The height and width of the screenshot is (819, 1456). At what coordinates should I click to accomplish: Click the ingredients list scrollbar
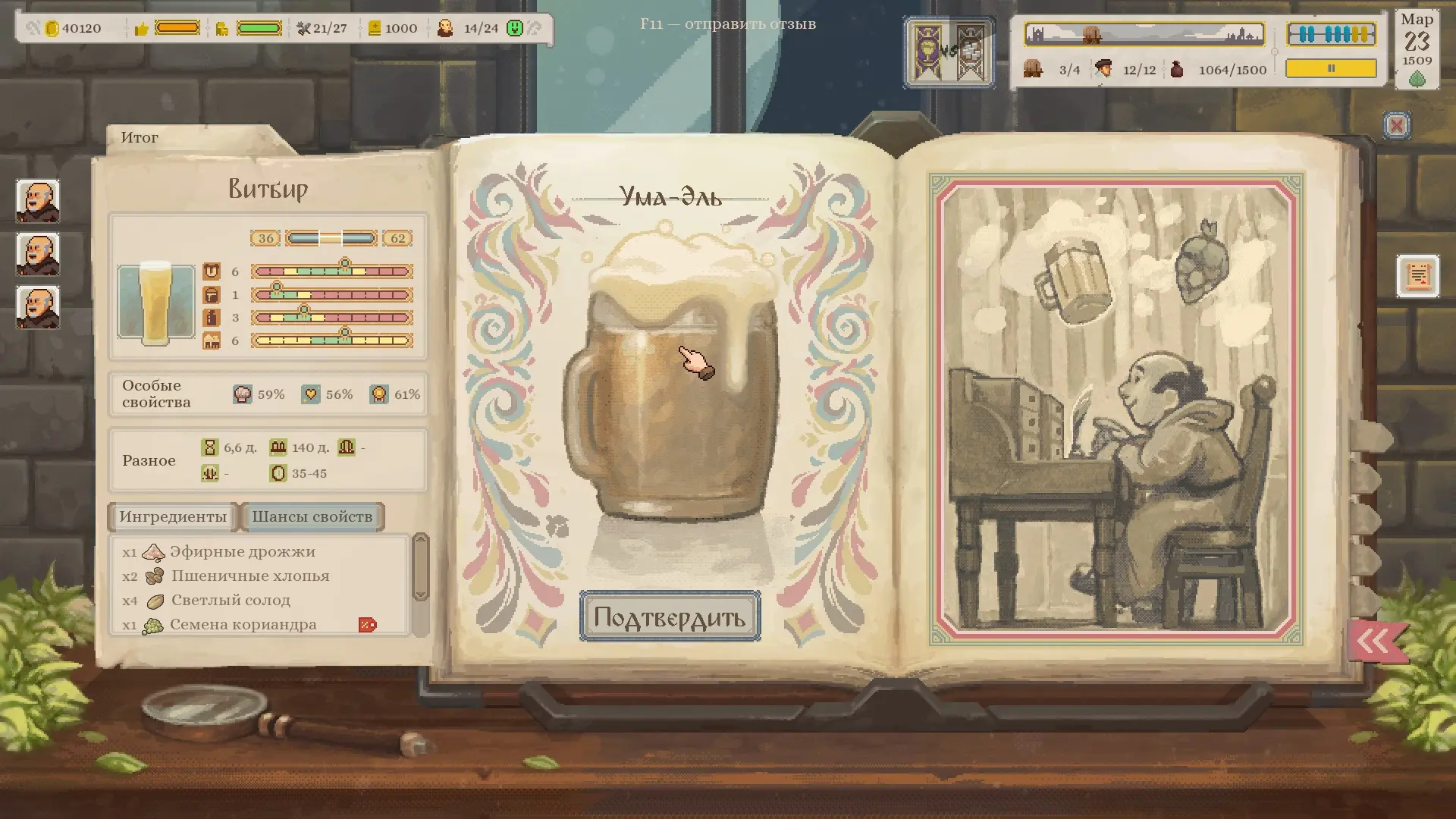point(420,567)
